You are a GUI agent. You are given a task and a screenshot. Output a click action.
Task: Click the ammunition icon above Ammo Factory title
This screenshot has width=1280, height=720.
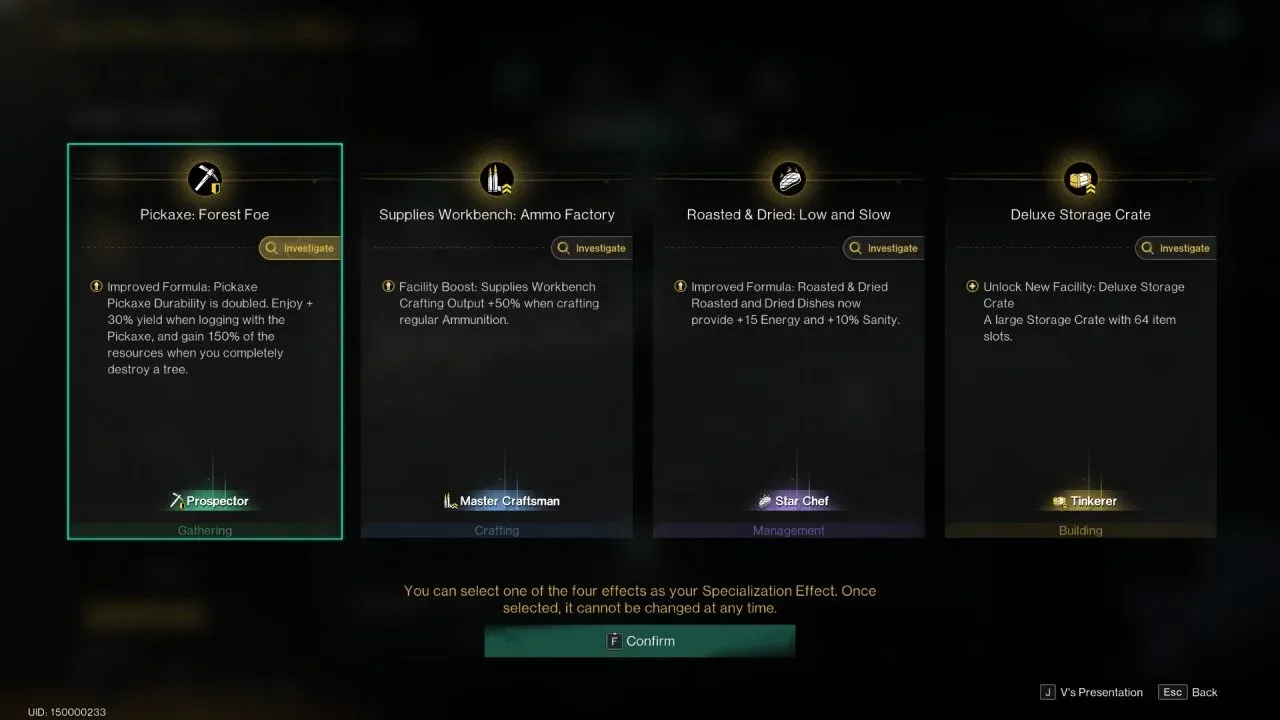coord(497,178)
